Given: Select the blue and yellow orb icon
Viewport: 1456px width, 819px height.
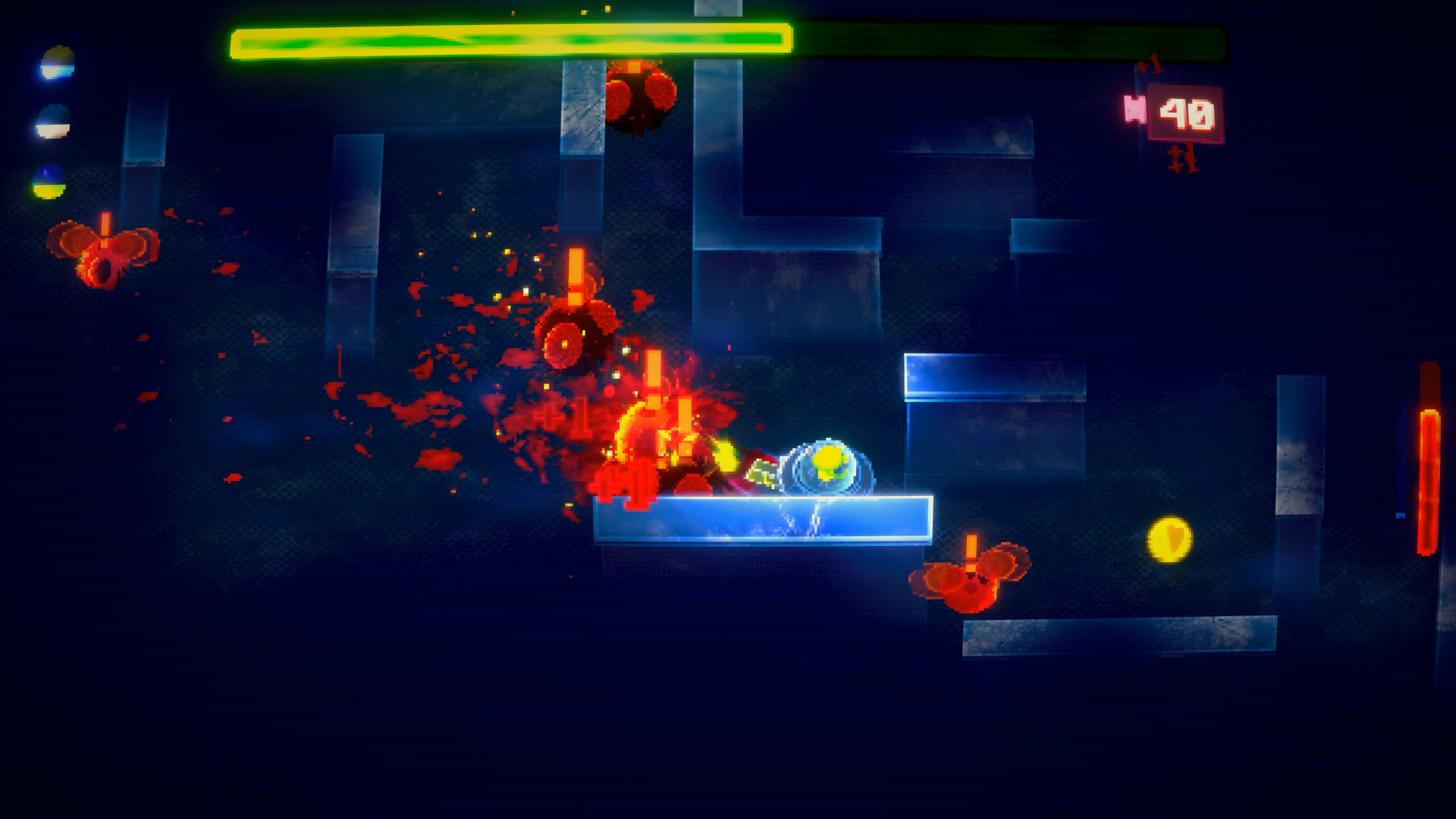Looking at the screenshot, I should (x=49, y=182).
